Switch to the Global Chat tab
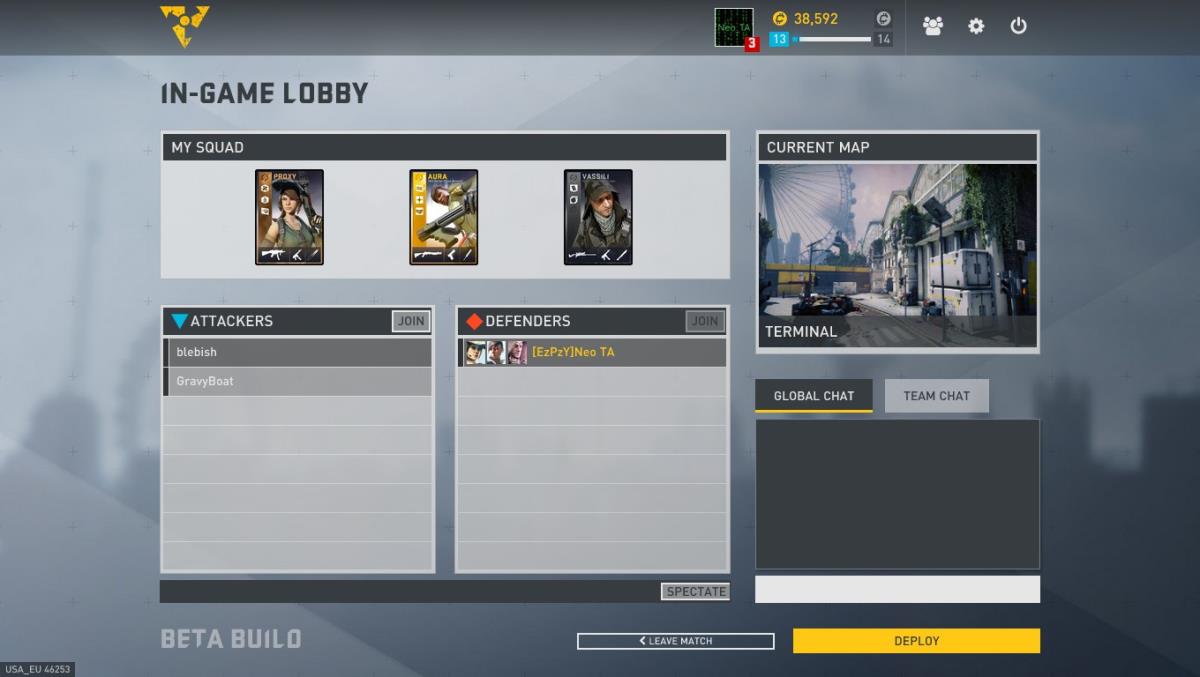1200x677 pixels. point(813,396)
